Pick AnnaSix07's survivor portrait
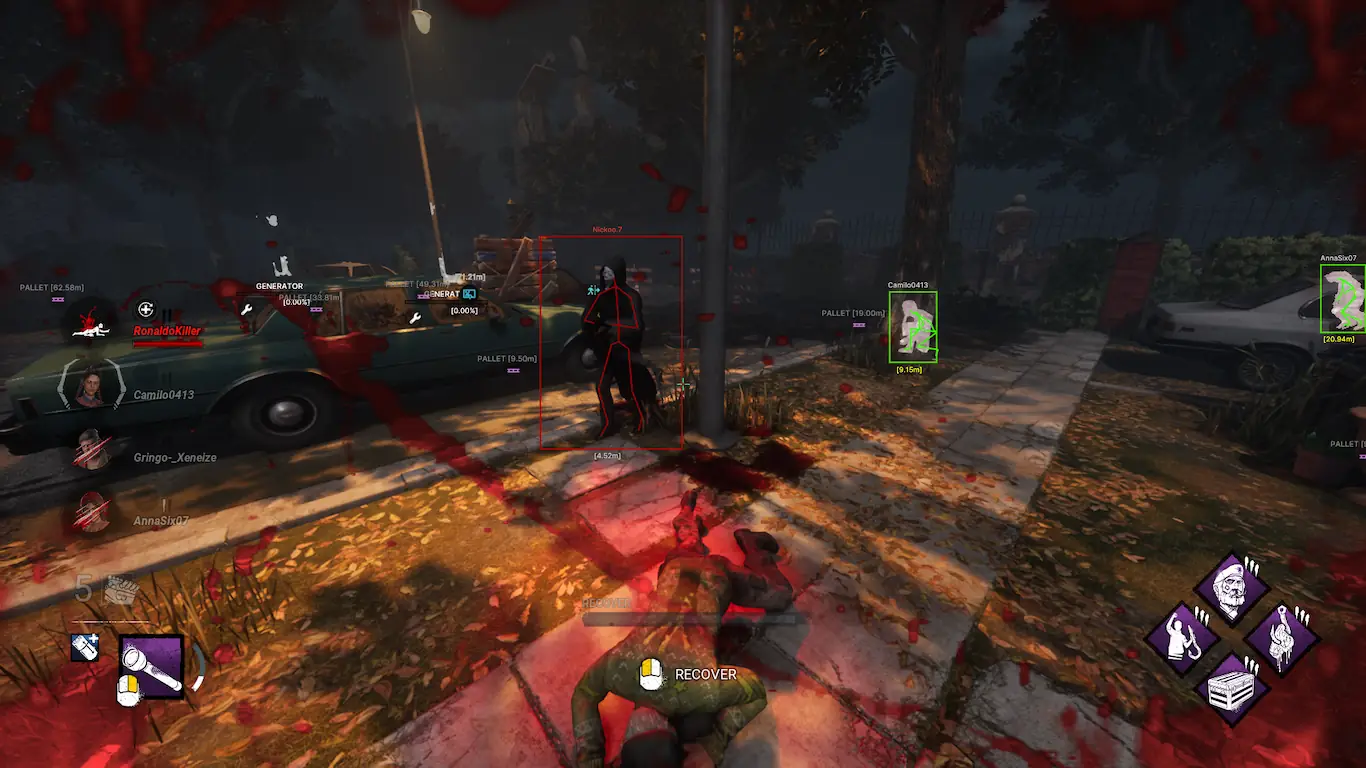Viewport: 1366px width, 768px height. pyautogui.click(x=91, y=512)
